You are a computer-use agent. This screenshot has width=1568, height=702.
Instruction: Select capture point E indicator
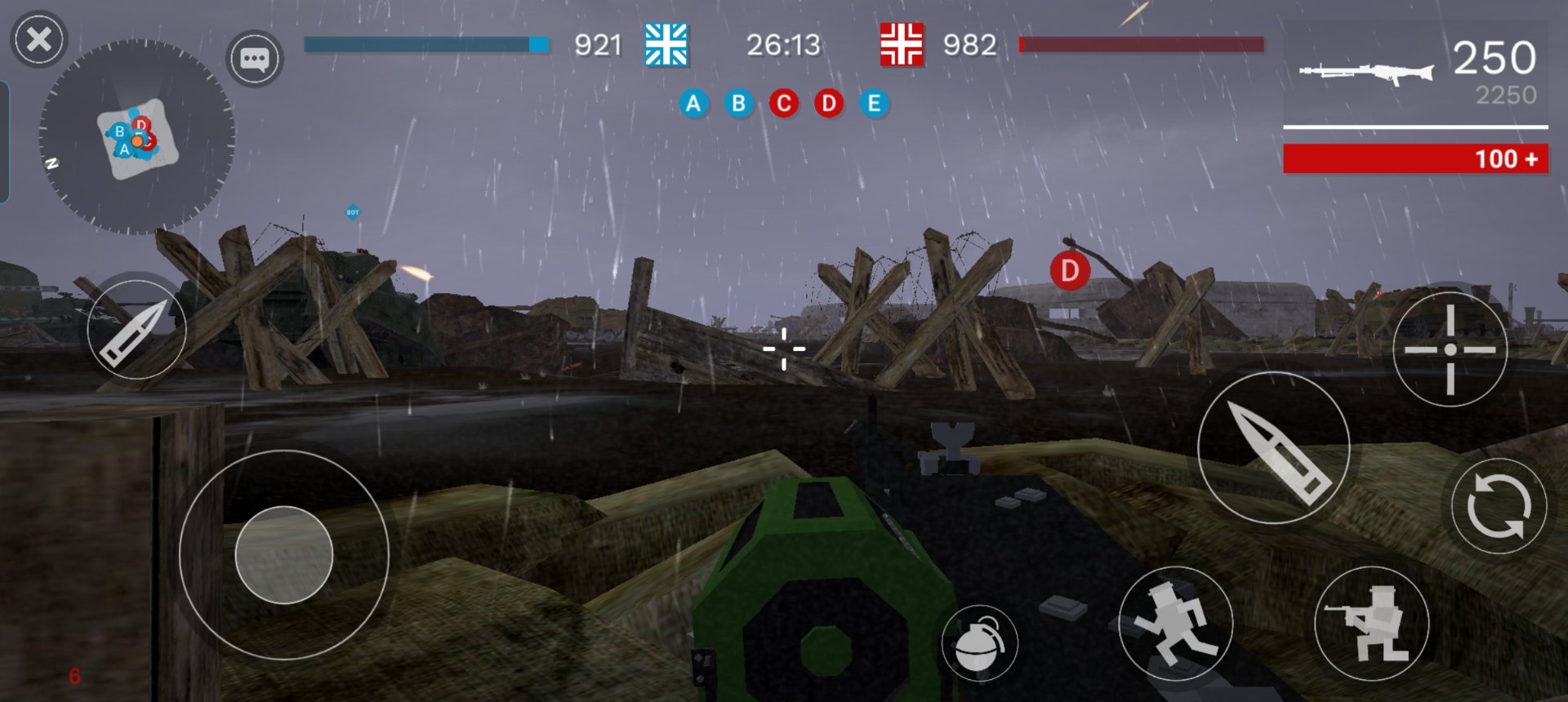[874, 104]
